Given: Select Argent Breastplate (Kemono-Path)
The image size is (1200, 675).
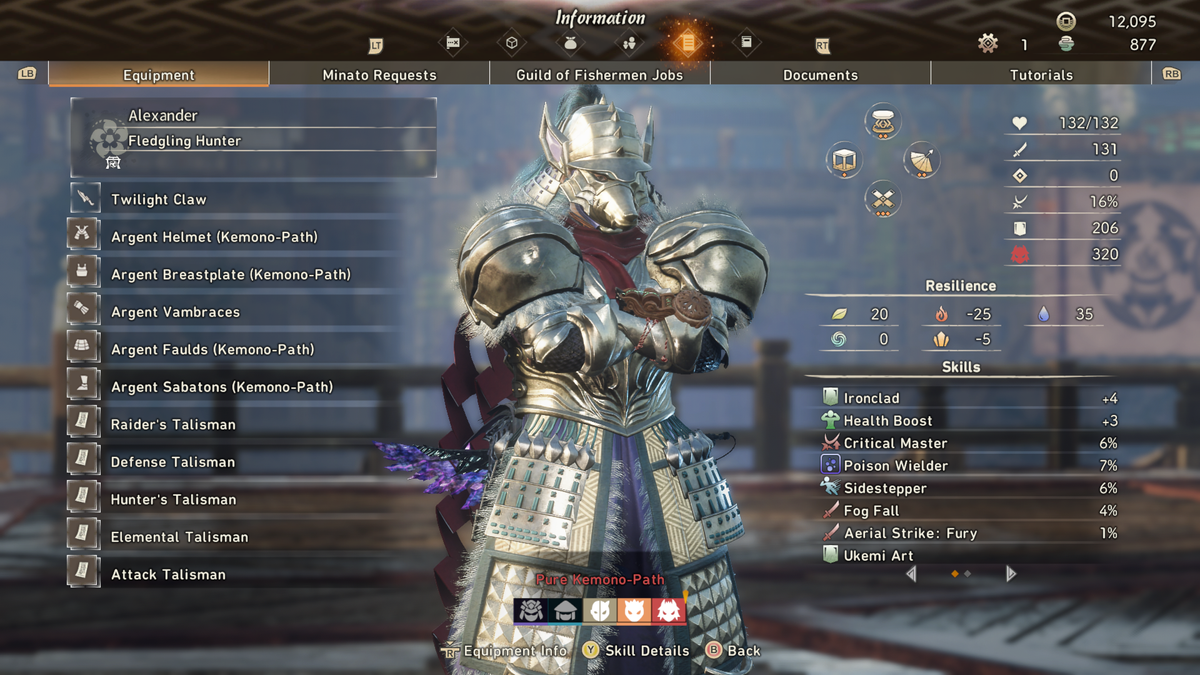Looking at the screenshot, I should (x=230, y=274).
